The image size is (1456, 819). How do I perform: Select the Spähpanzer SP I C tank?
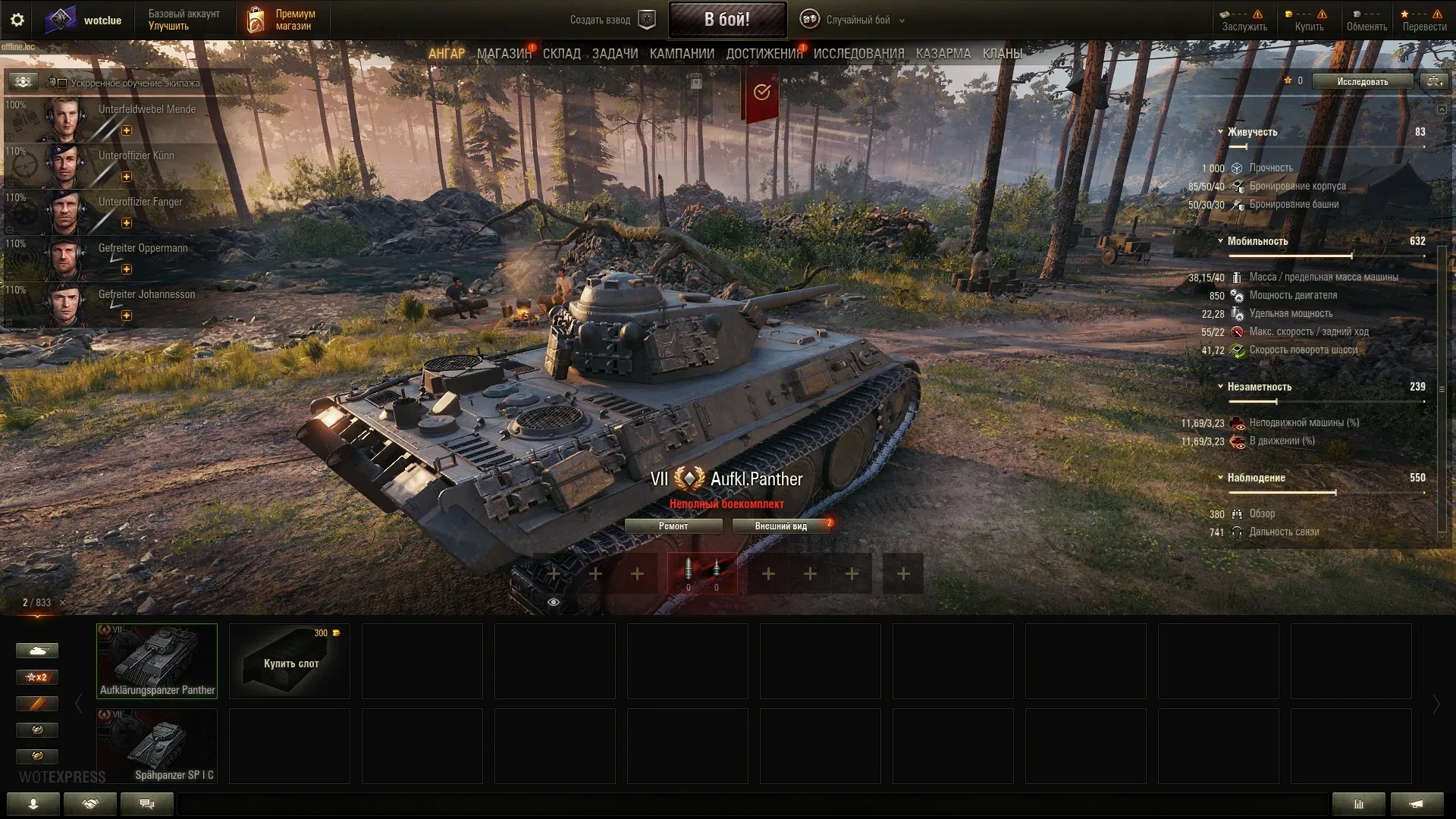tap(157, 746)
